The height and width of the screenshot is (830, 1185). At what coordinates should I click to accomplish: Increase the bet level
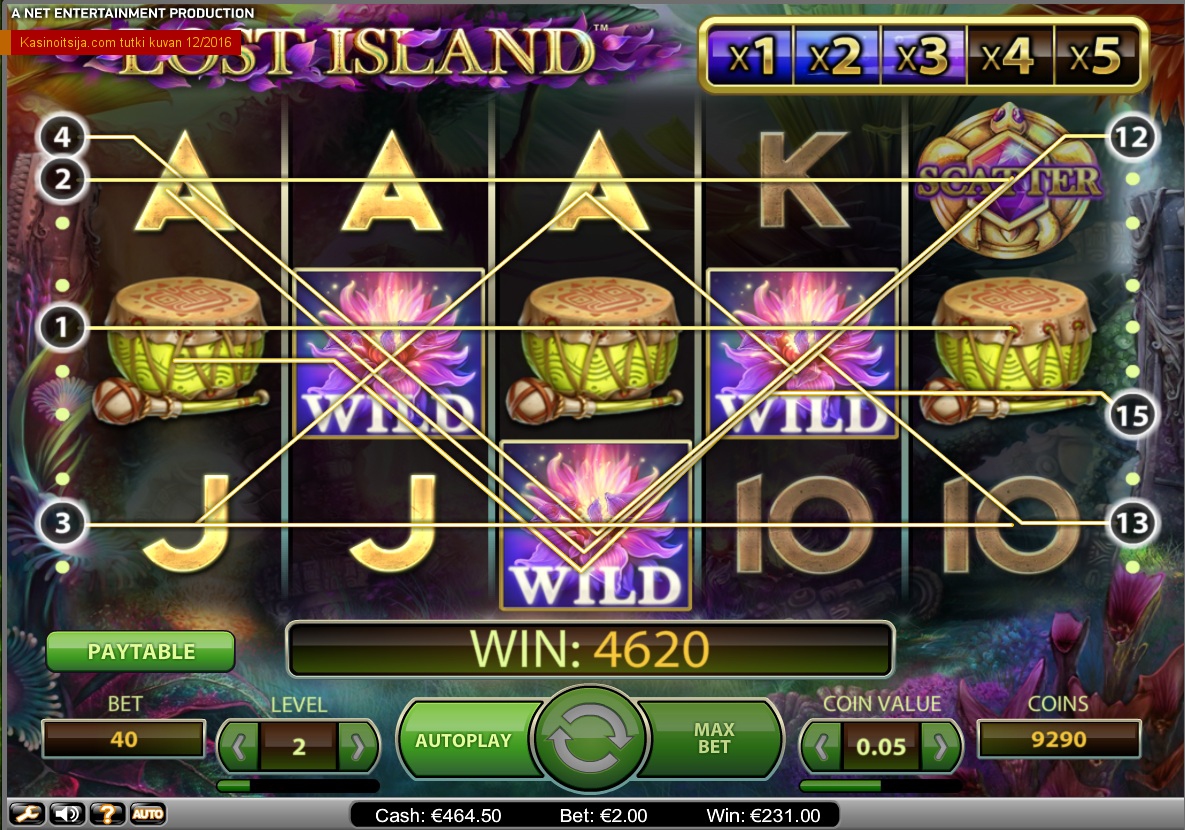[x=358, y=746]
